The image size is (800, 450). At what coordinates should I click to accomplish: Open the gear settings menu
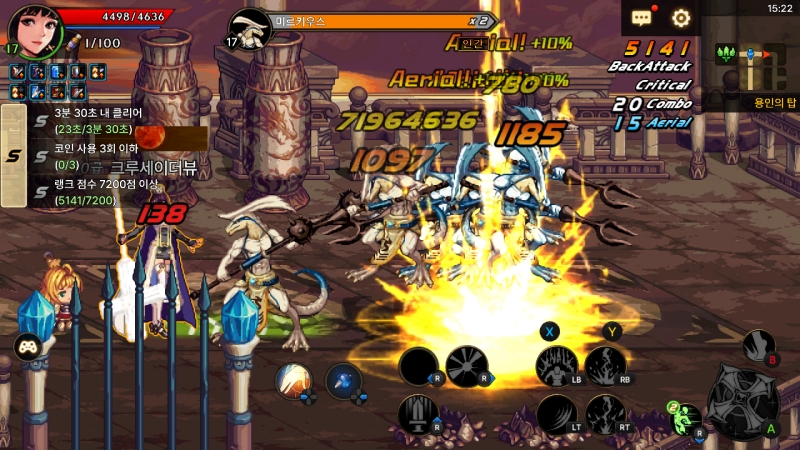[x=681, y=17]
